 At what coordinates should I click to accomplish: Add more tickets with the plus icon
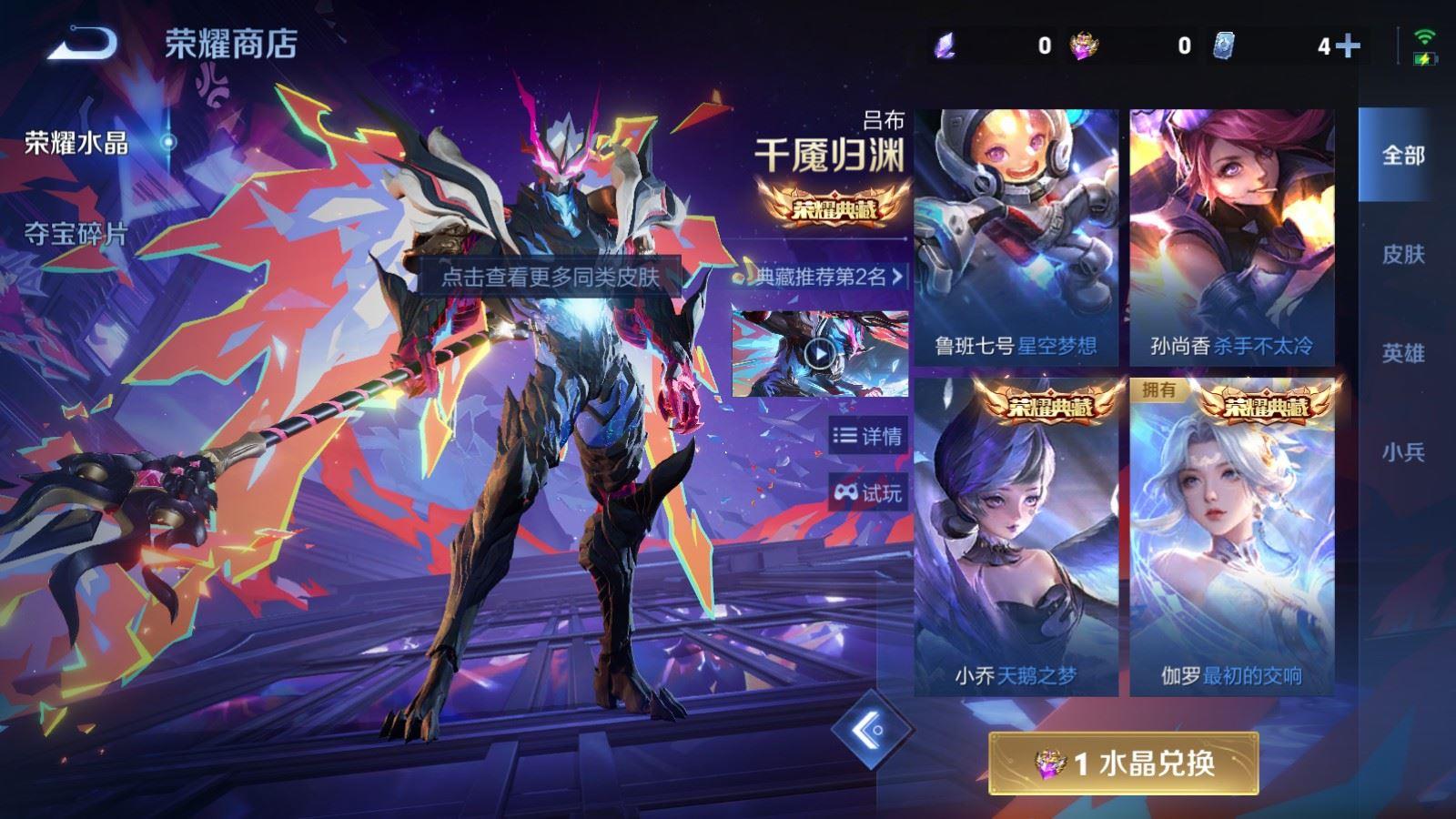tap(1349, 45)
